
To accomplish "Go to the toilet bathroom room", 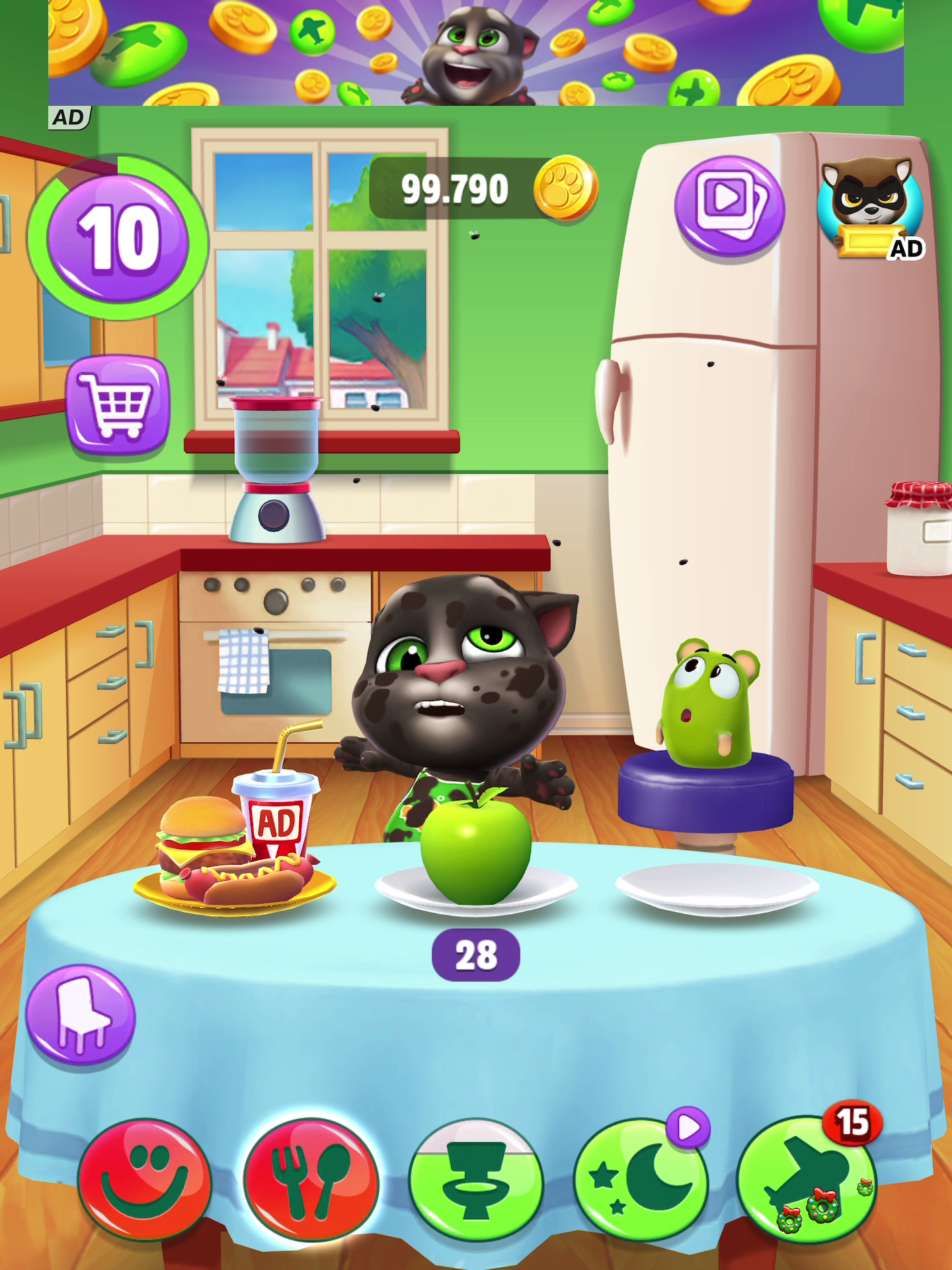I will click(475, 1181).
